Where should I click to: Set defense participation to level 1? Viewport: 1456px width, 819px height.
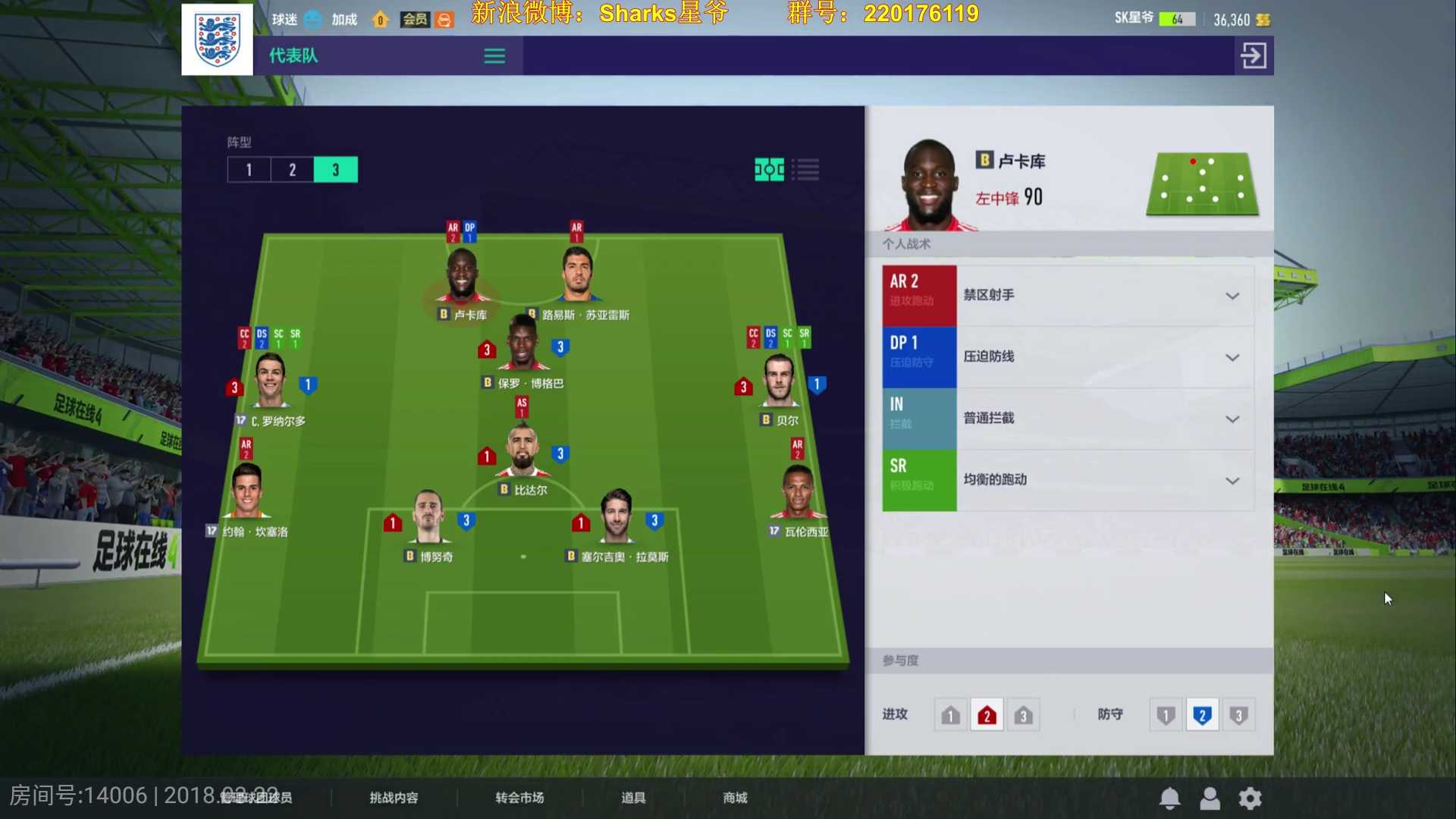point(1165,714)
